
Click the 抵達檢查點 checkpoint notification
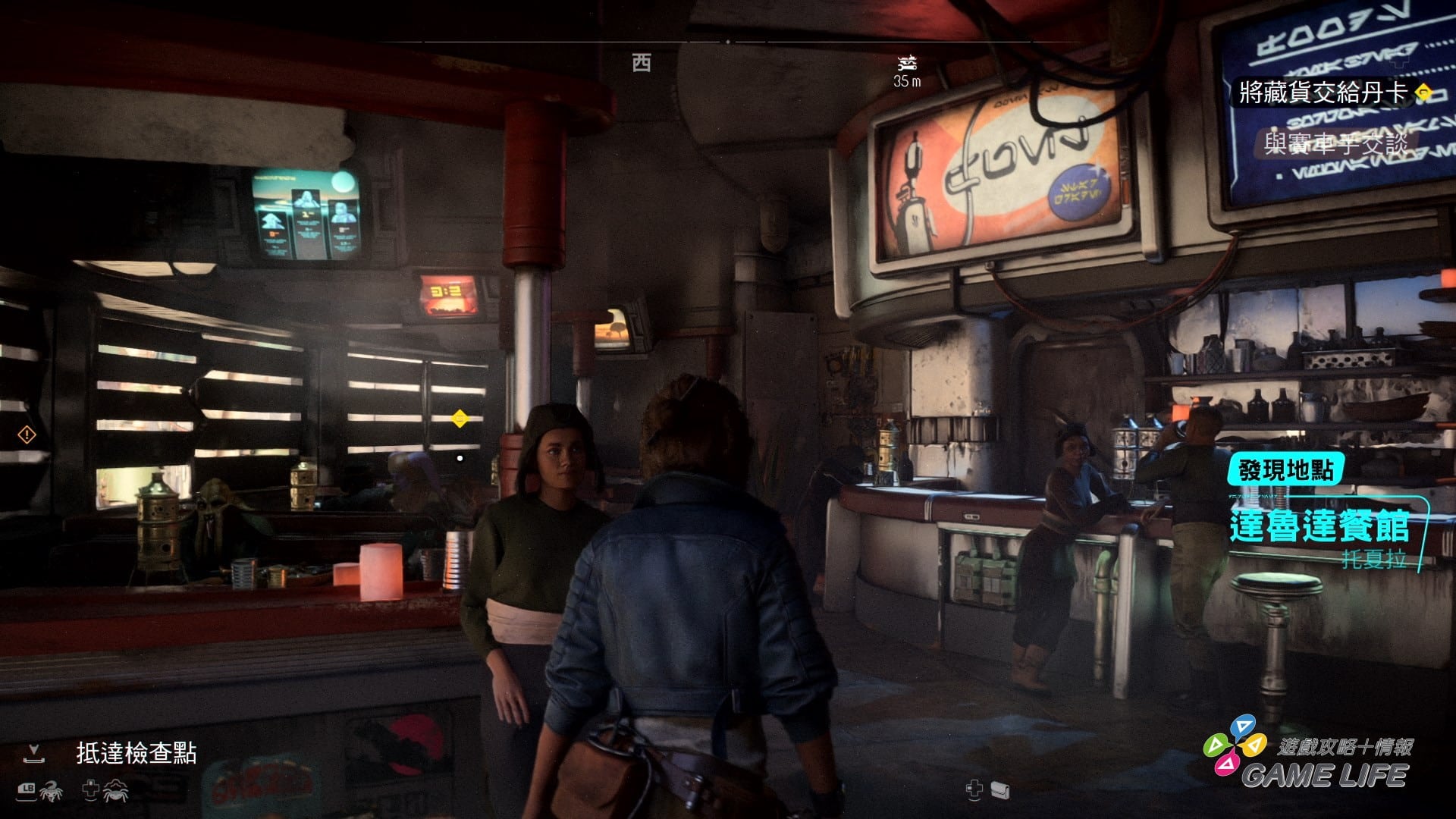136,753
